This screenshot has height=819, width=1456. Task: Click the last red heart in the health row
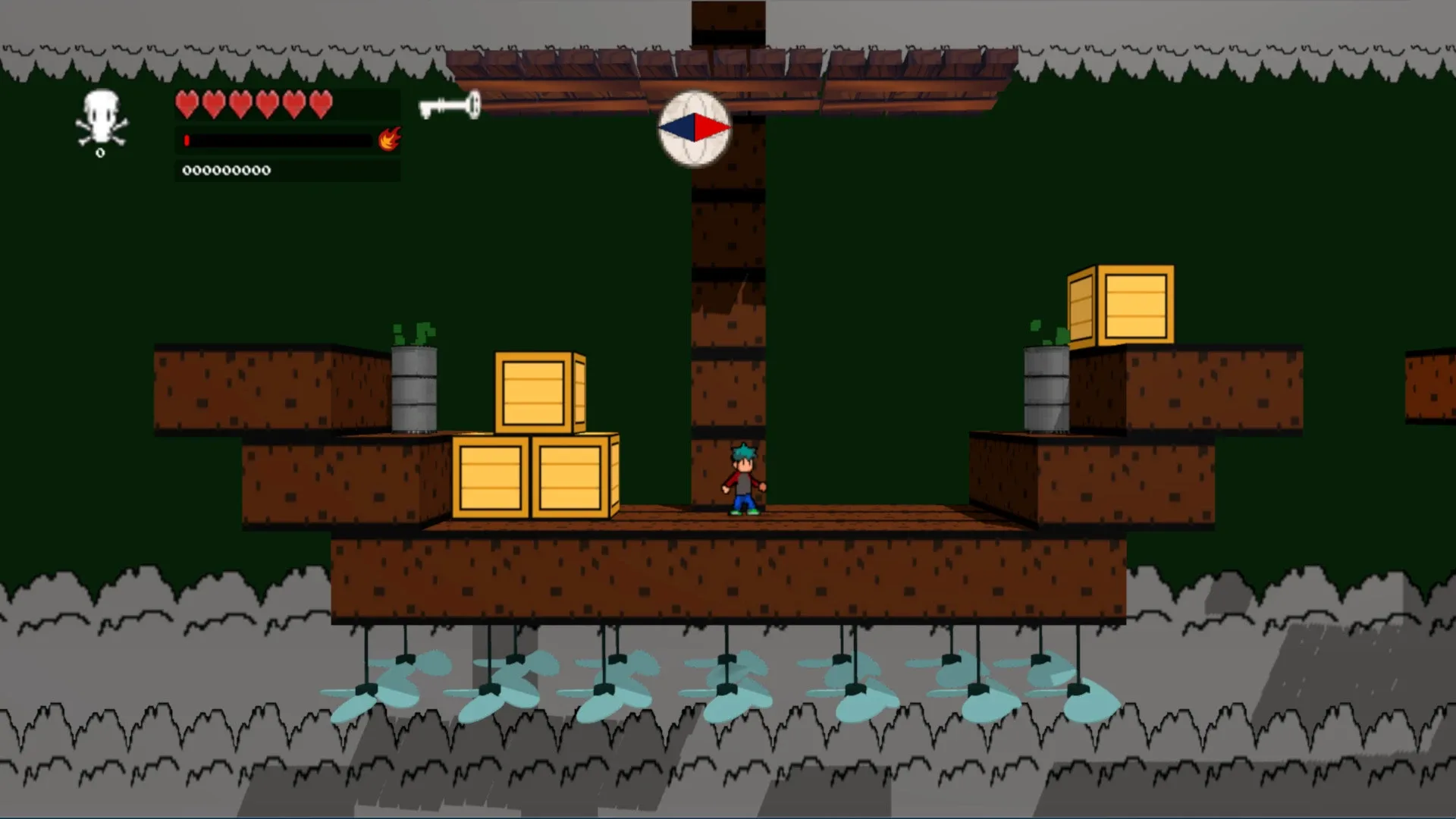pos(322,103)
